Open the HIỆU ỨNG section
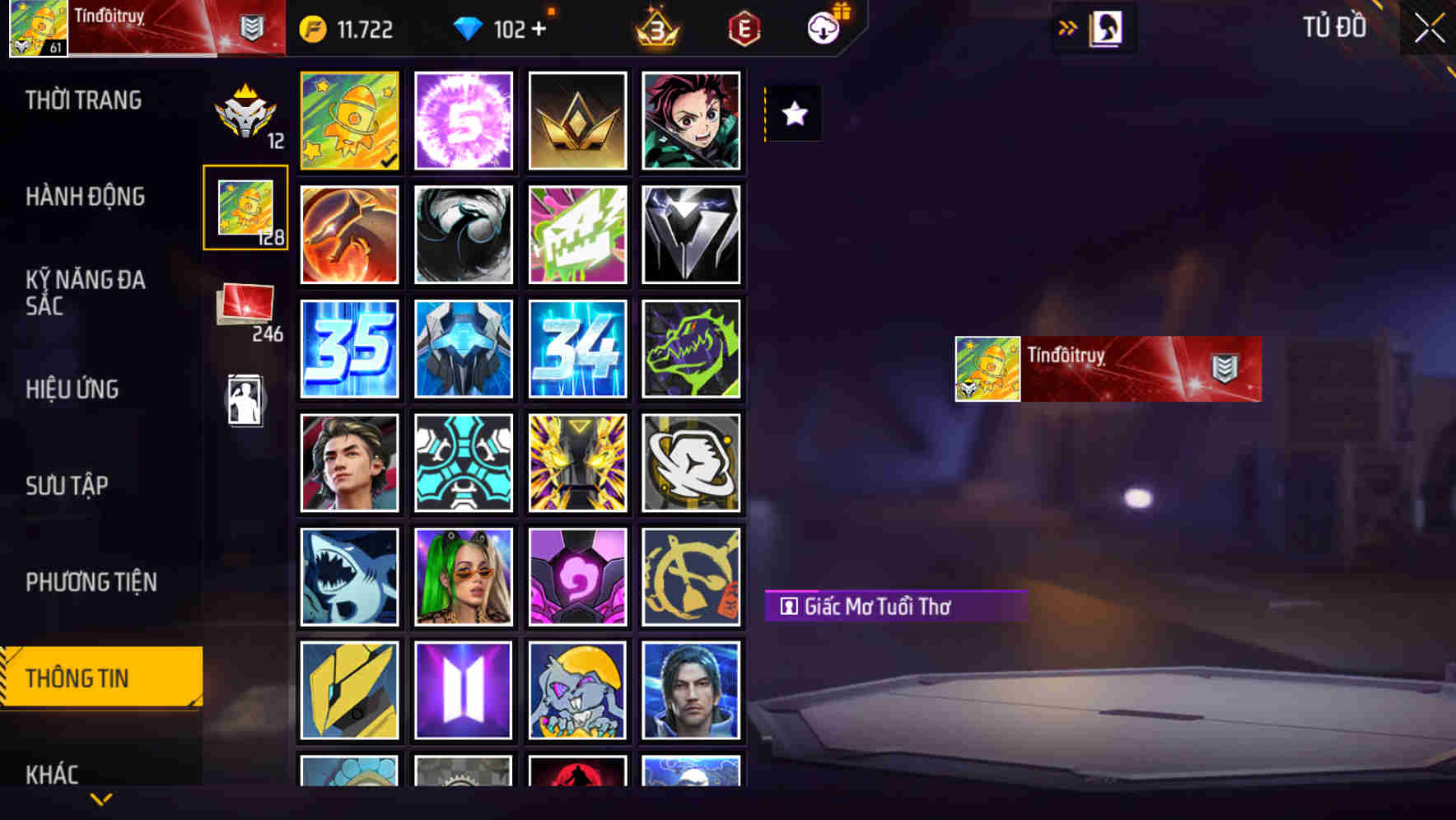Image resolution: width=1456 pixels, height=820 pixels. tap(72, 389)
